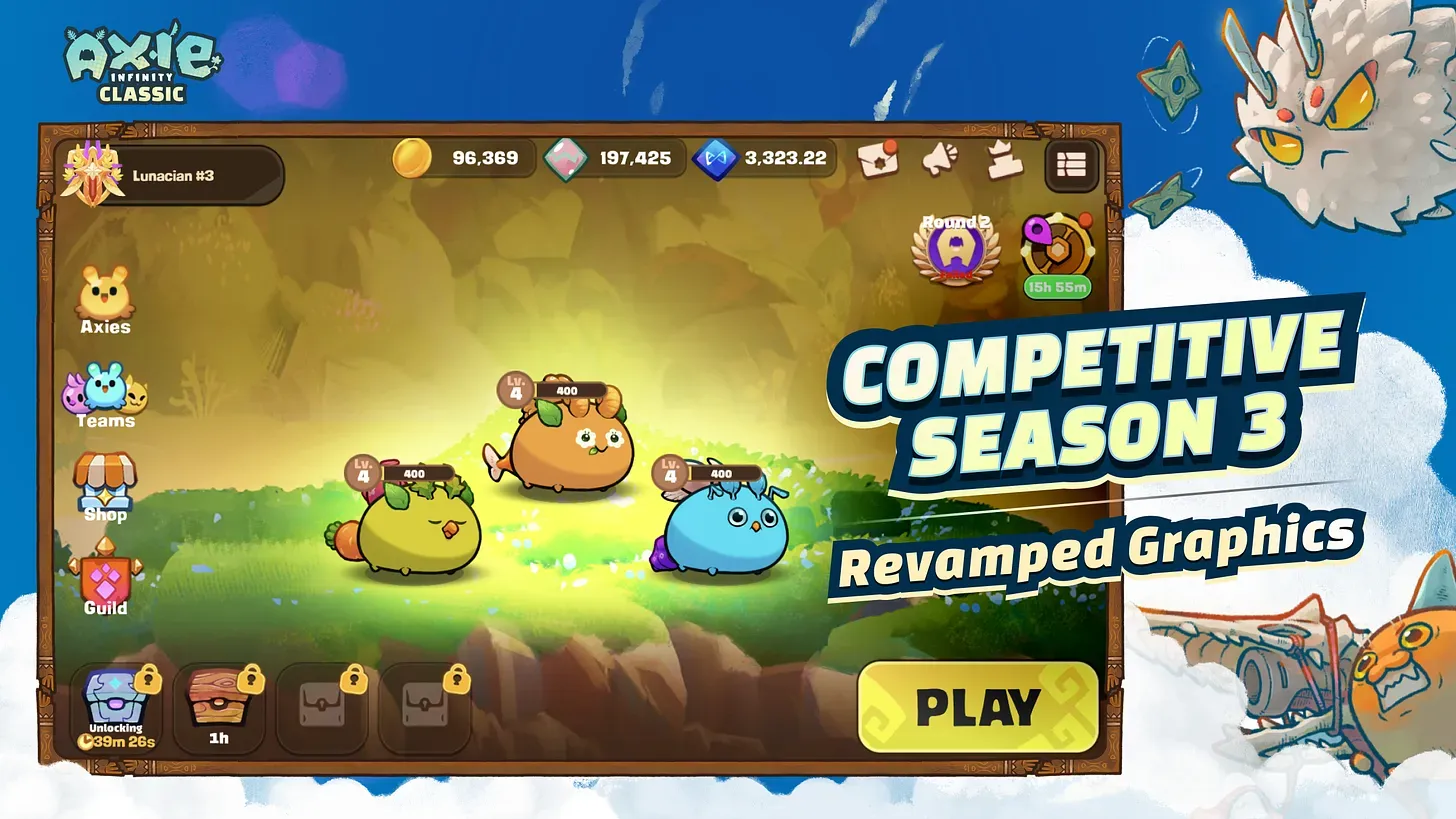Open the SLP balance showing 197,425
Viewport: 1456px width, 819px height.
(x=615, y=158)
